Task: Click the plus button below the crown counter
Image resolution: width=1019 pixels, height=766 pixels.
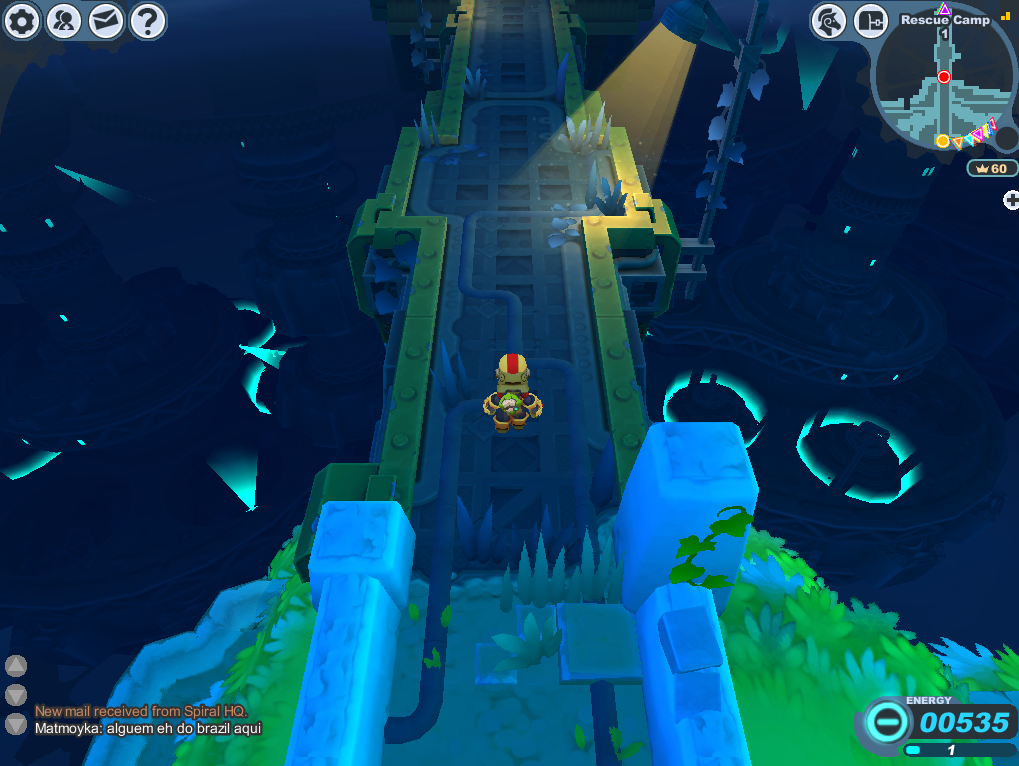Action: 1011,200
